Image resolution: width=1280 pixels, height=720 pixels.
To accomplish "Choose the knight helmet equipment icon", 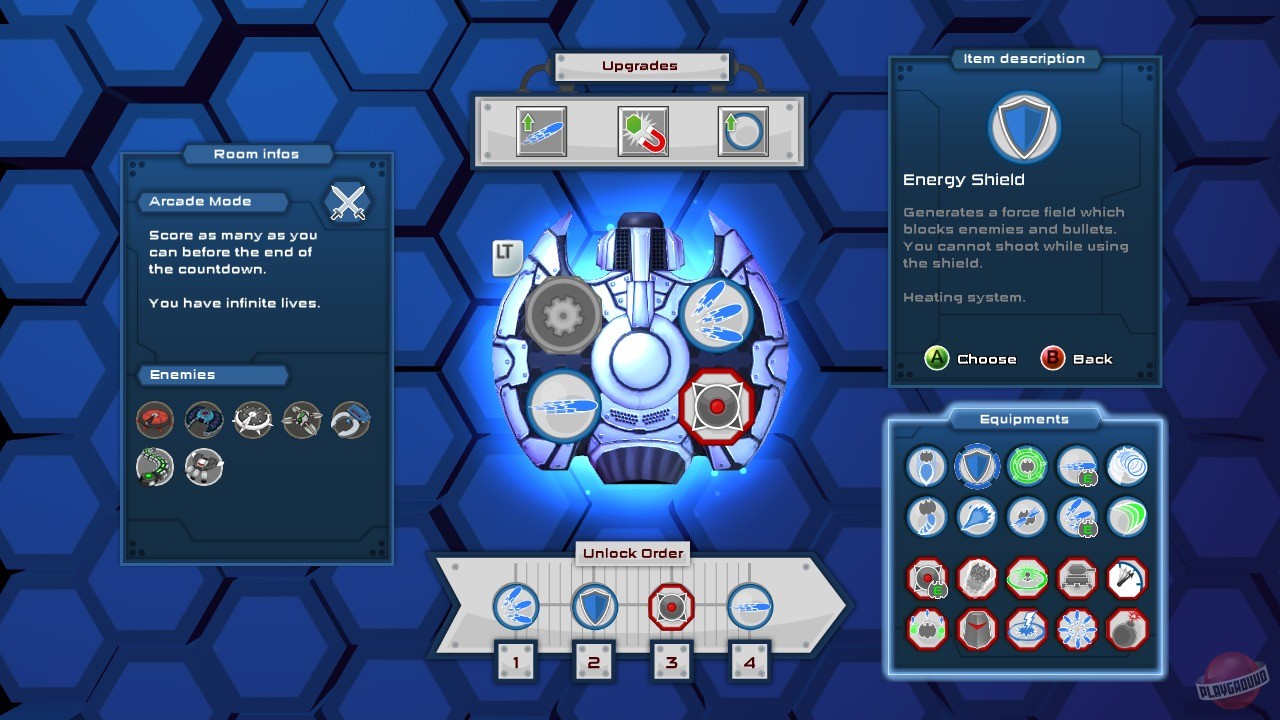I will click(977, 629).
